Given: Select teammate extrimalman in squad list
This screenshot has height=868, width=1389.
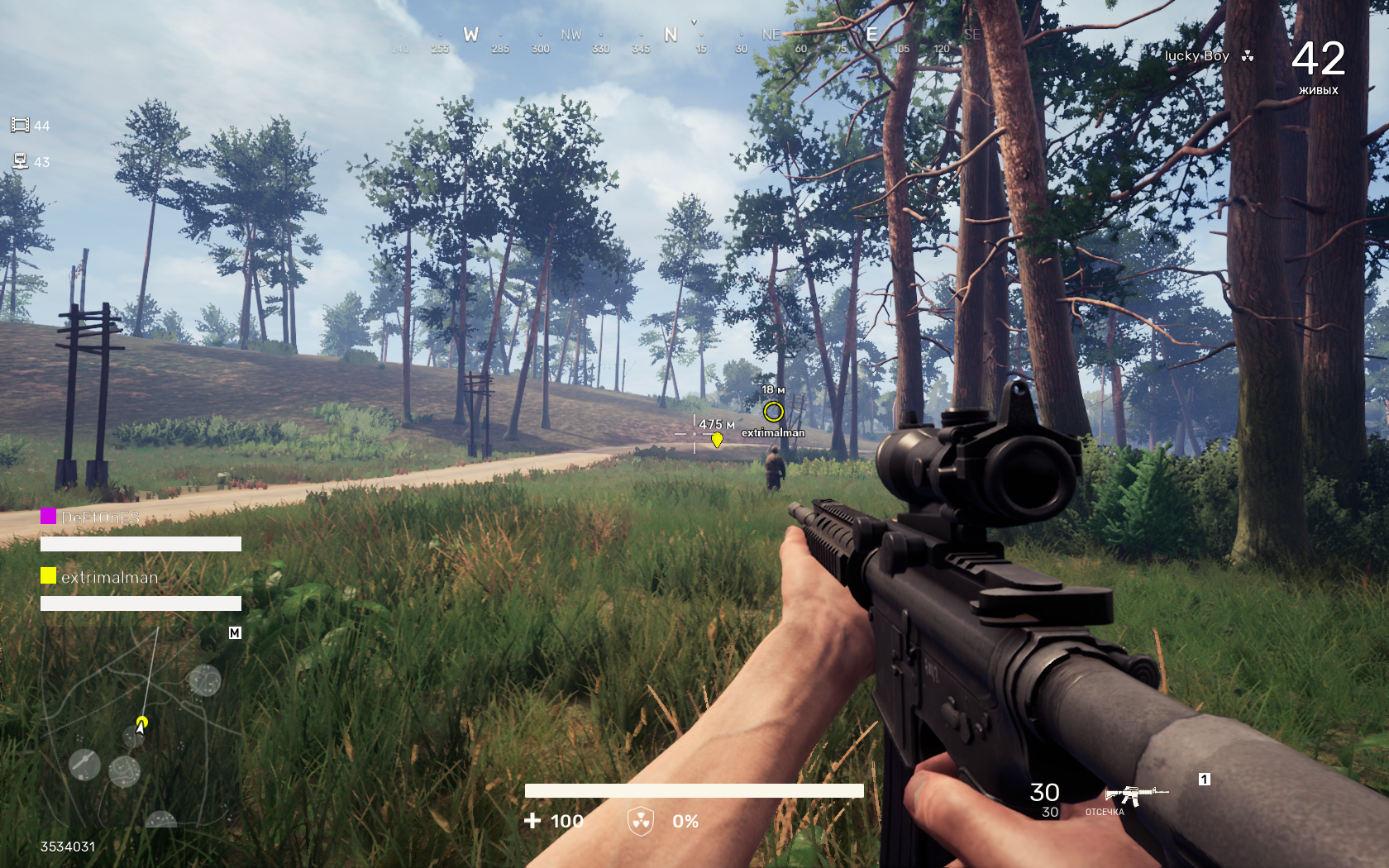Looking at the screenshot, I should 109,578.
